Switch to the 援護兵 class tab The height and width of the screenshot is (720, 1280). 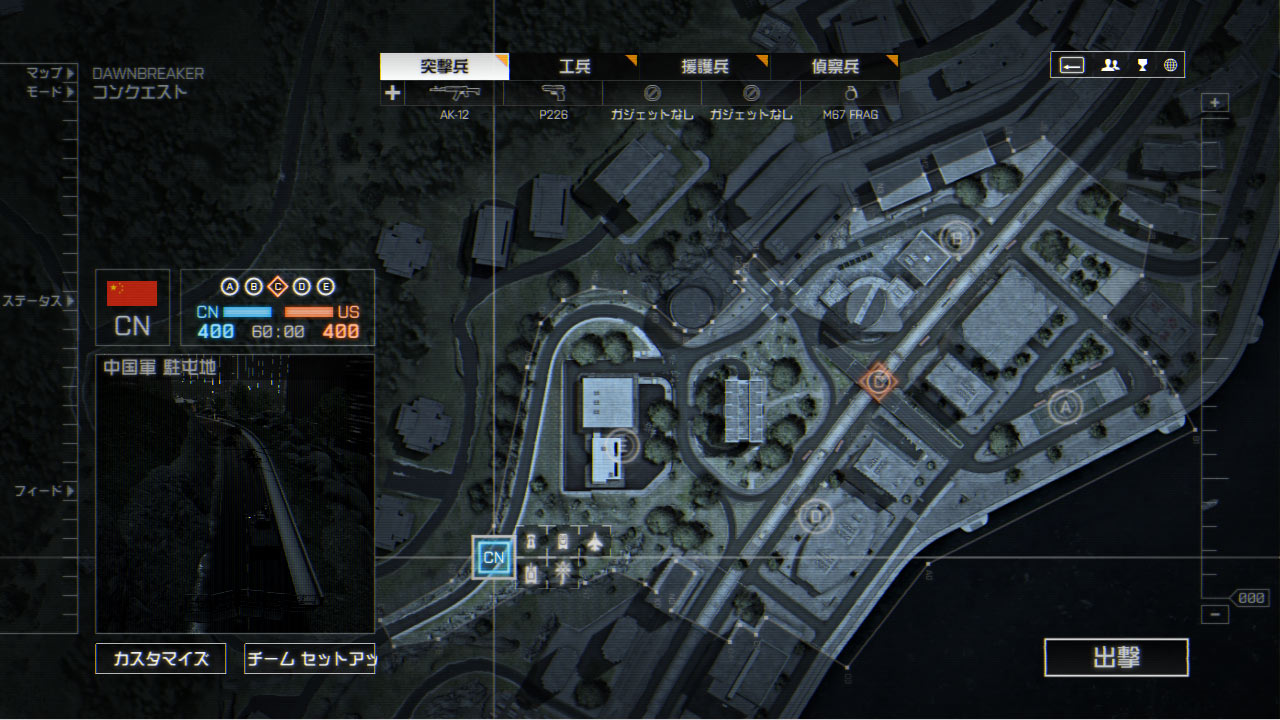[704, 67]
